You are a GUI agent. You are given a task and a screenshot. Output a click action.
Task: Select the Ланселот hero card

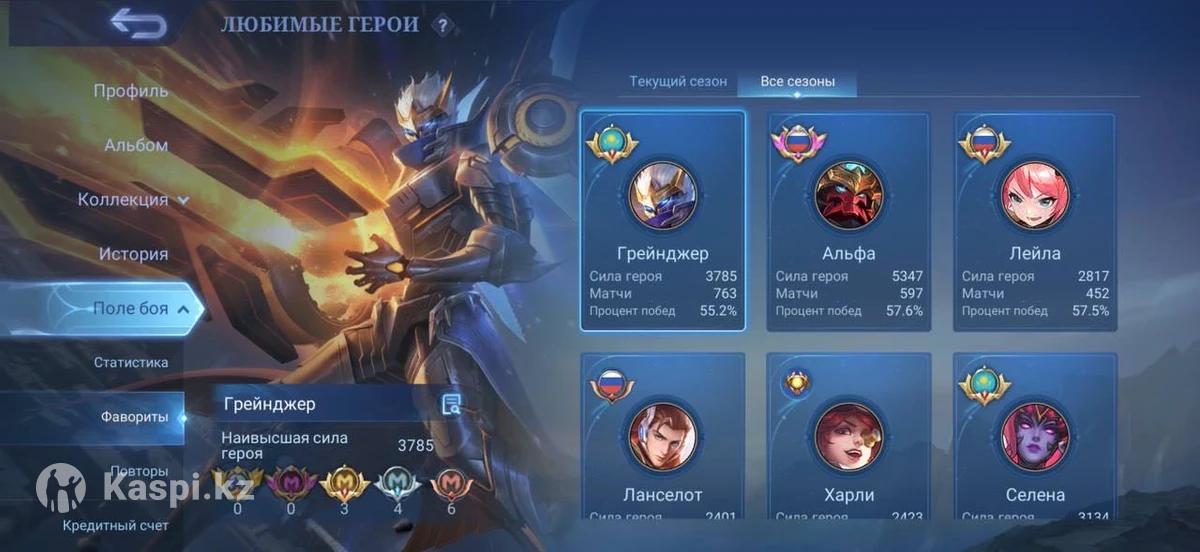pos(663,440)
